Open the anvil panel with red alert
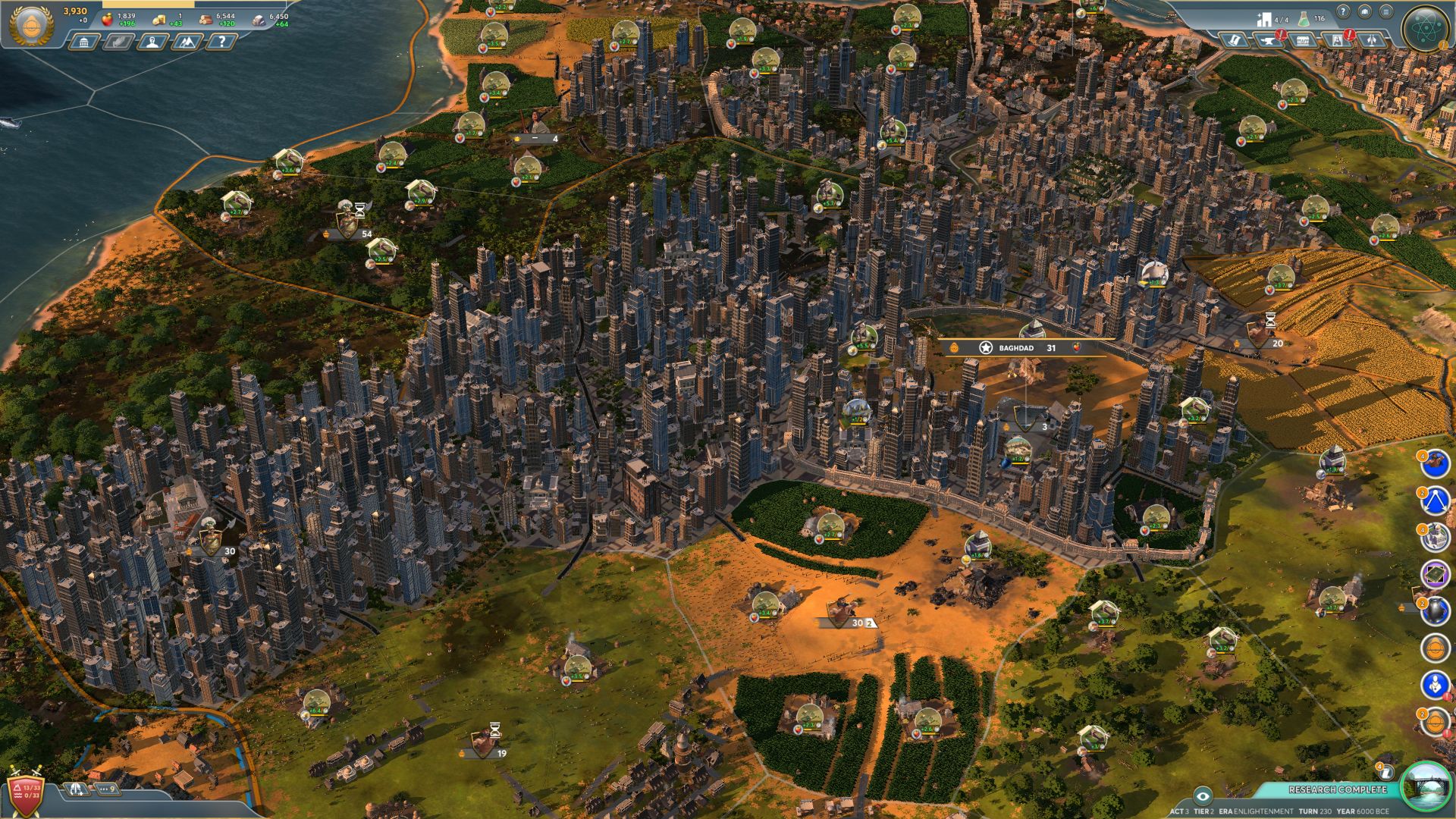This screenshot has width=1456, height=819. point(1267,40)
